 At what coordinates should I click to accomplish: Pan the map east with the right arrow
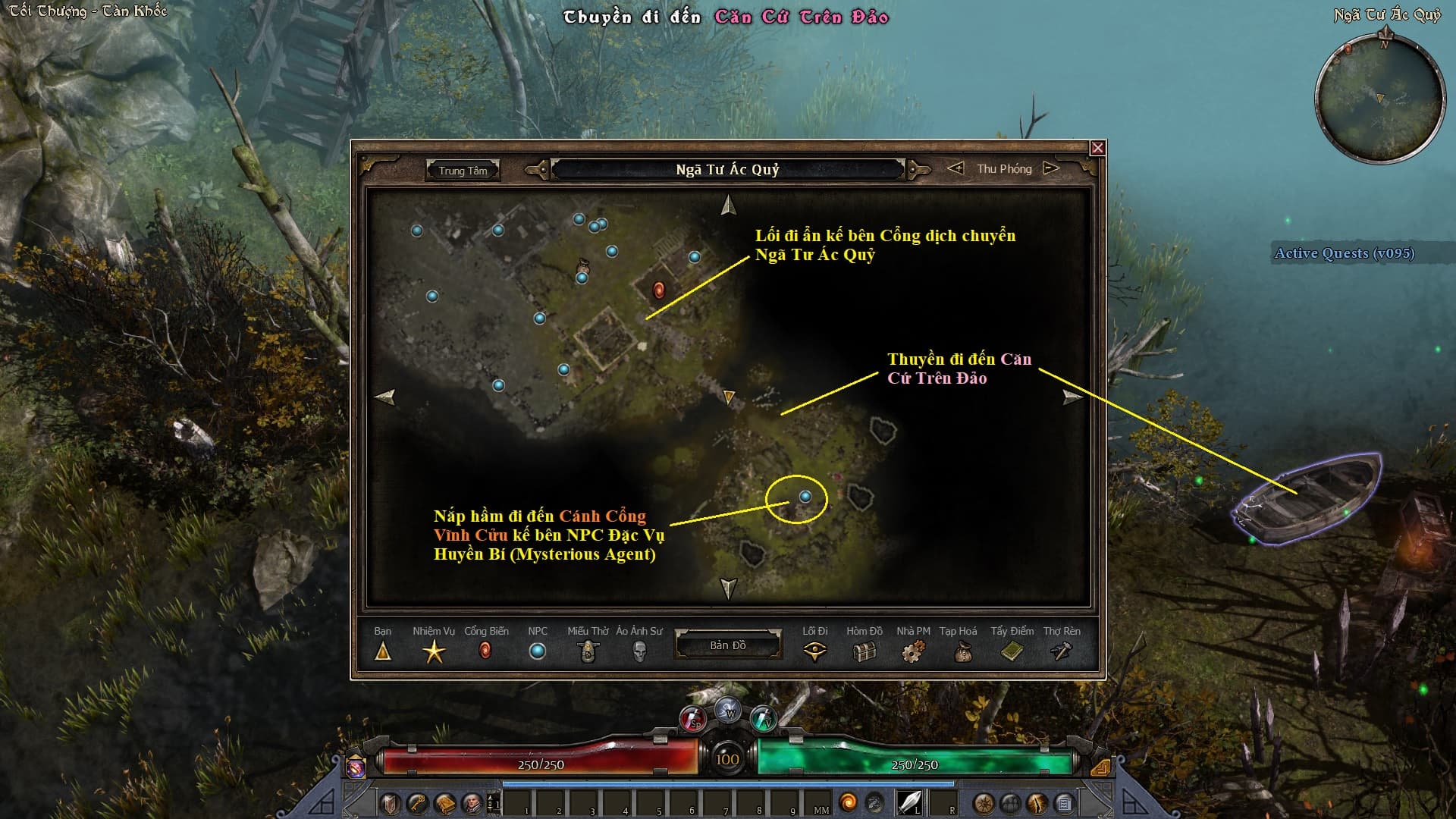[1072, 397]
